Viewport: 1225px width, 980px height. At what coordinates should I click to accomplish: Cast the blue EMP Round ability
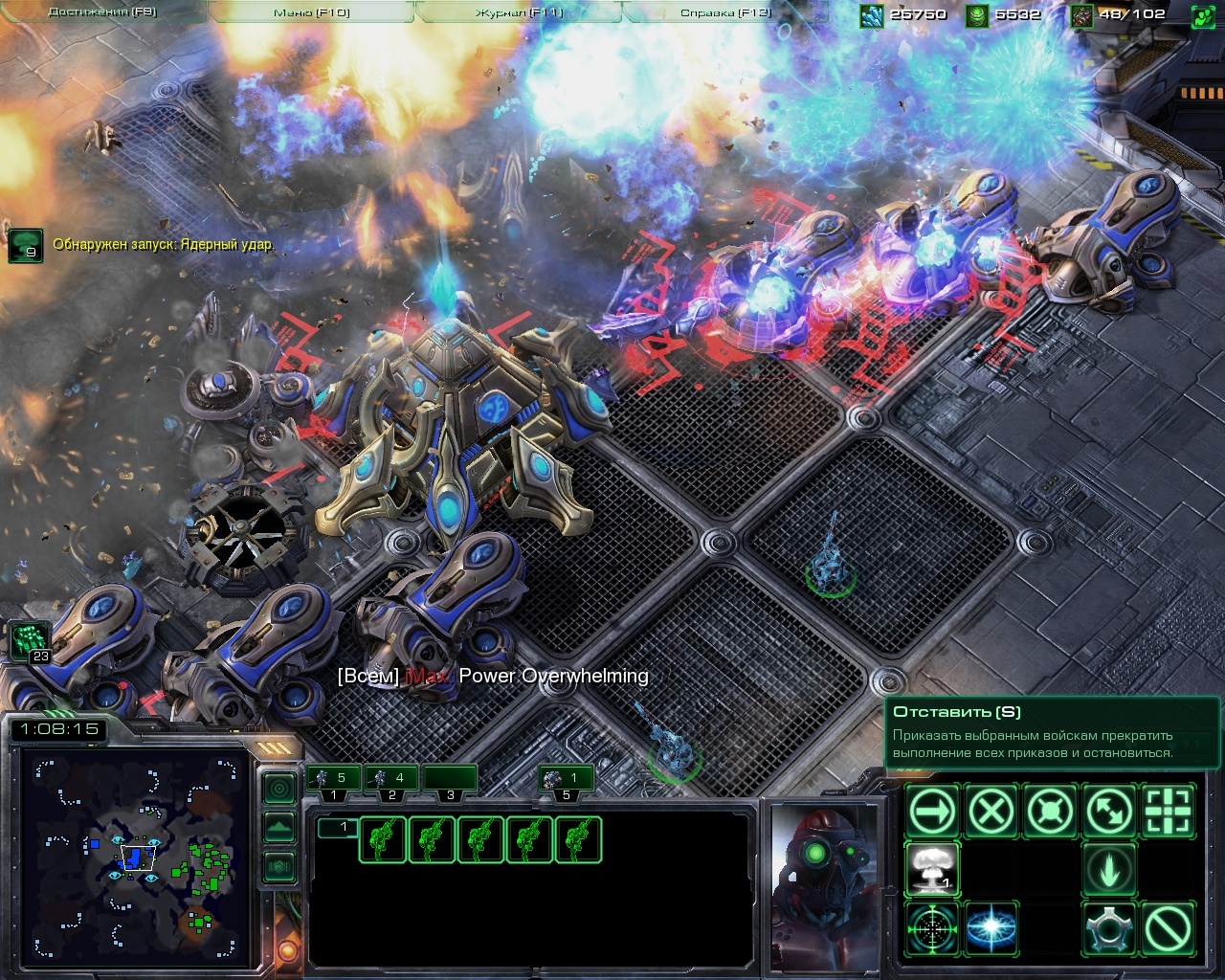click(x=991, y=928)
